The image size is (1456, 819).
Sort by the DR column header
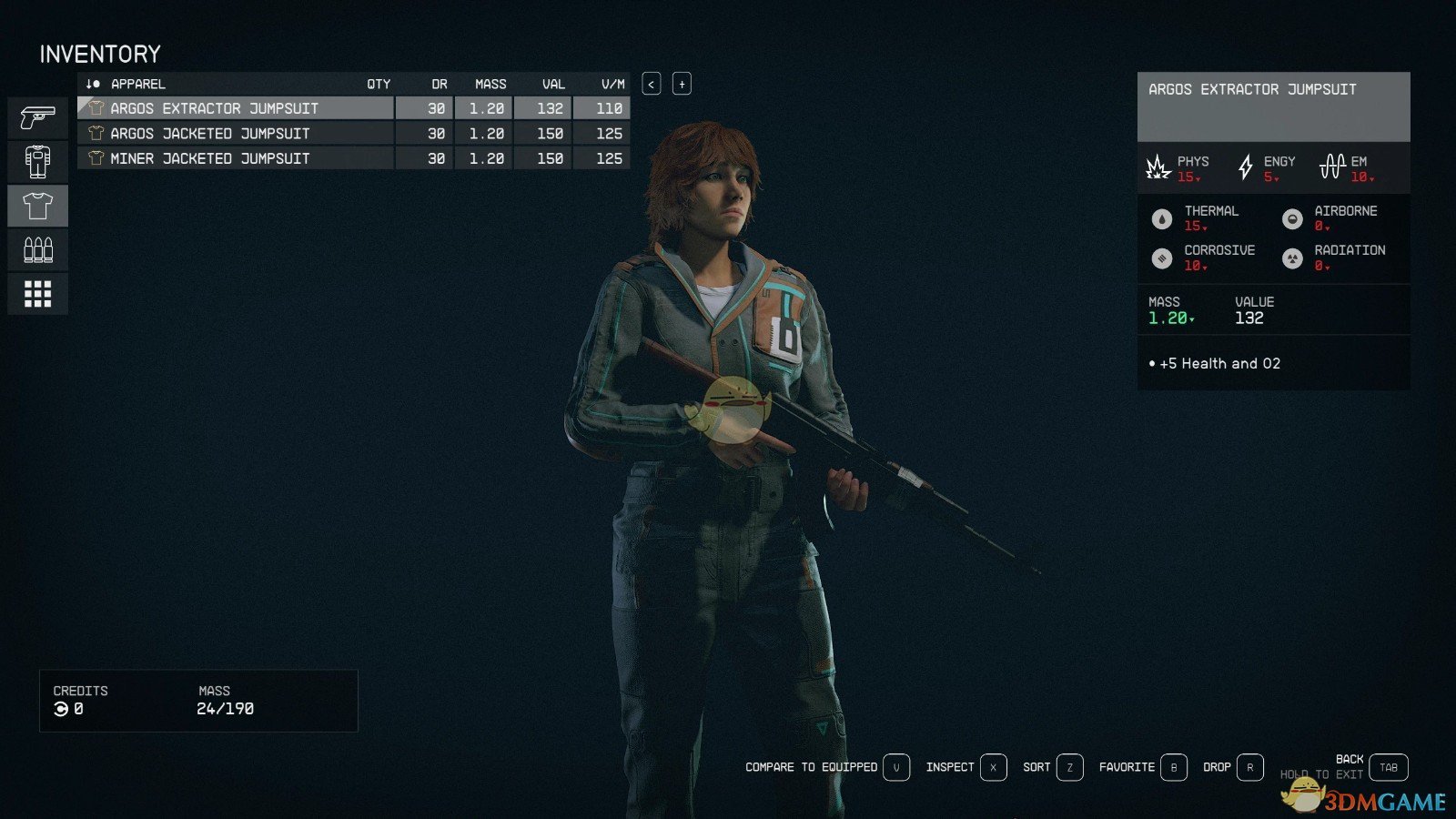440,84
